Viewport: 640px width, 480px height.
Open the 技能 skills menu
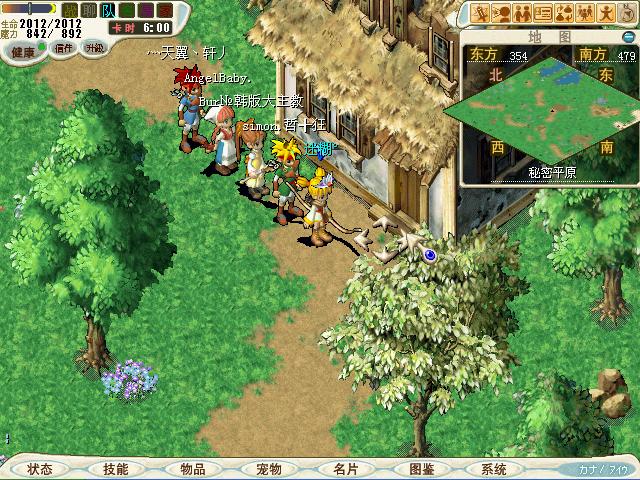[x=115, y=468]
